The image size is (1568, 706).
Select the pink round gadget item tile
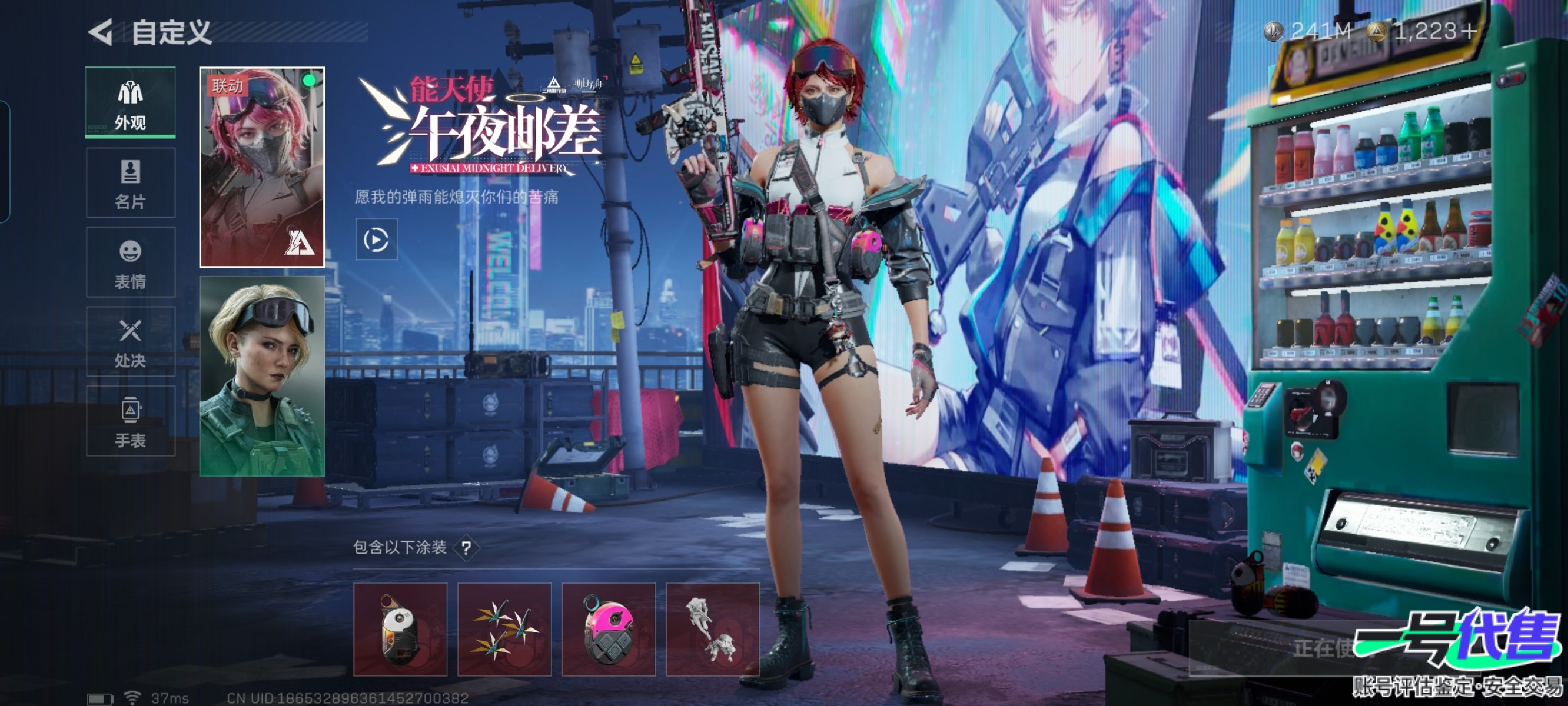(608, 630)
